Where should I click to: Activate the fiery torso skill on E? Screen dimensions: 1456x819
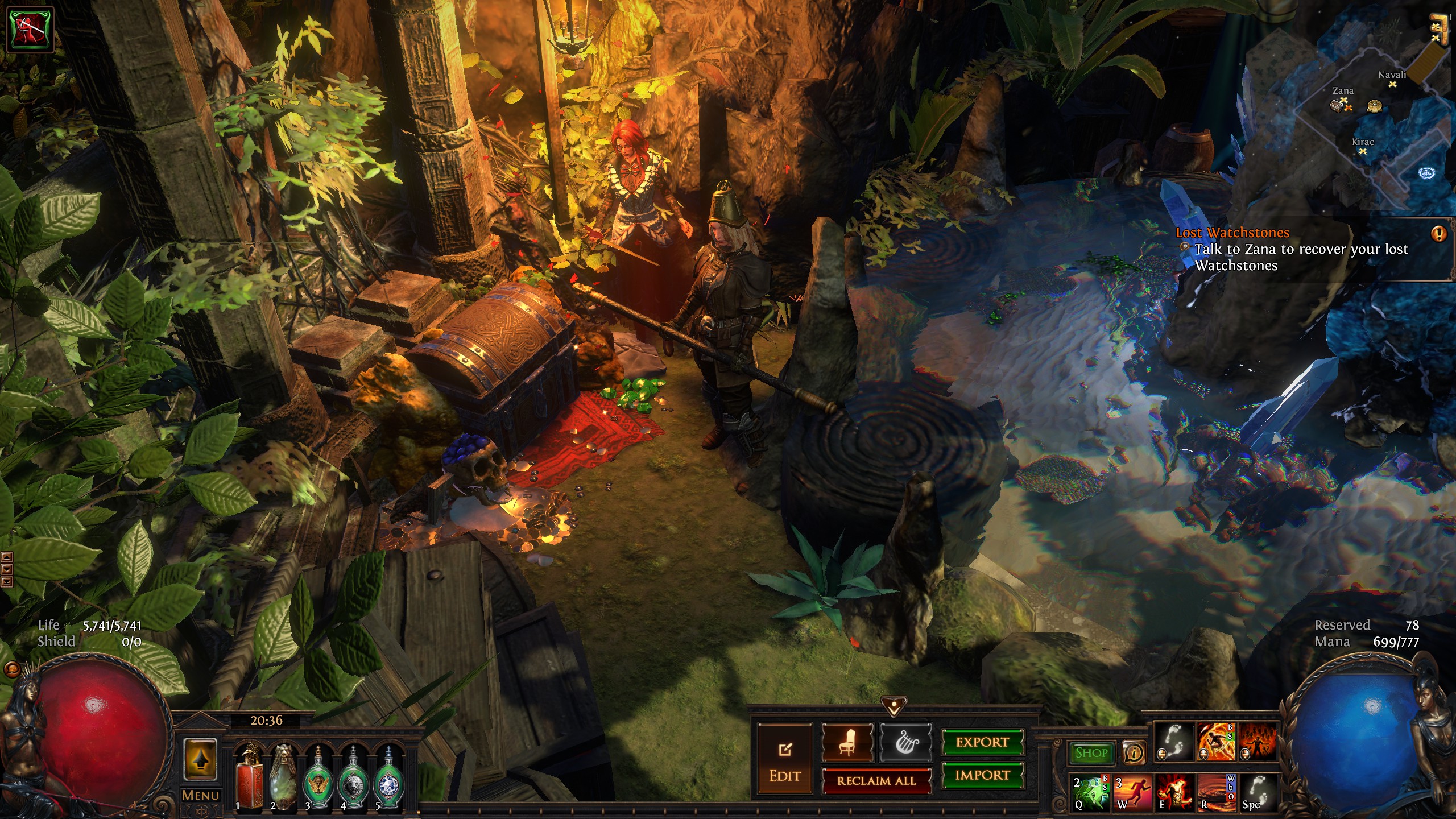(1174, 792)
